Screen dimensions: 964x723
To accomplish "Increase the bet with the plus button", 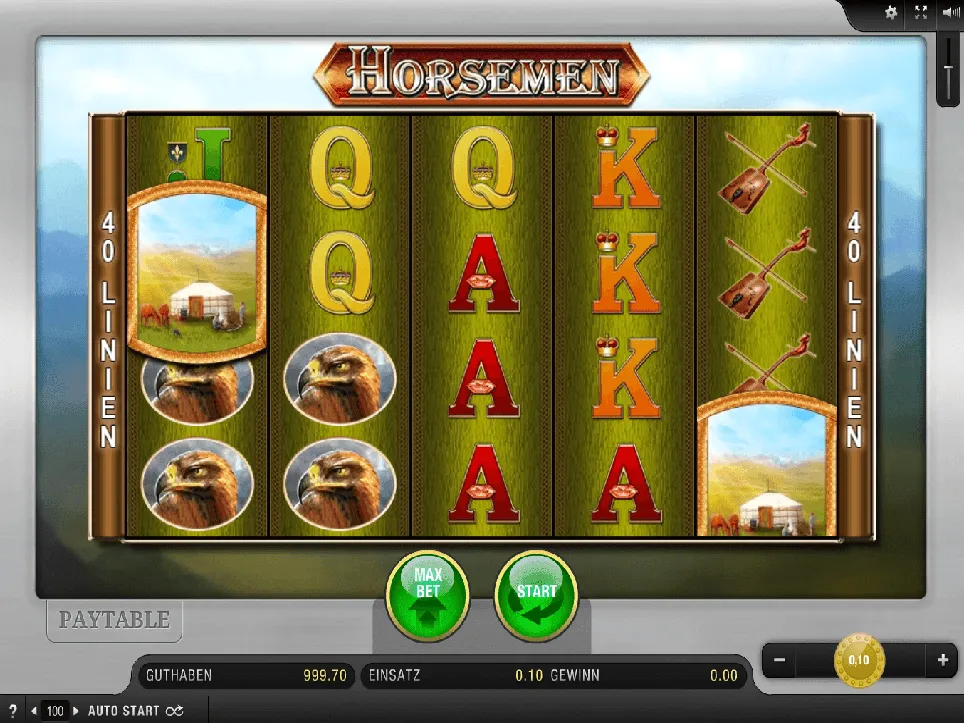I will pyautogui.click(x=942, y=660).
